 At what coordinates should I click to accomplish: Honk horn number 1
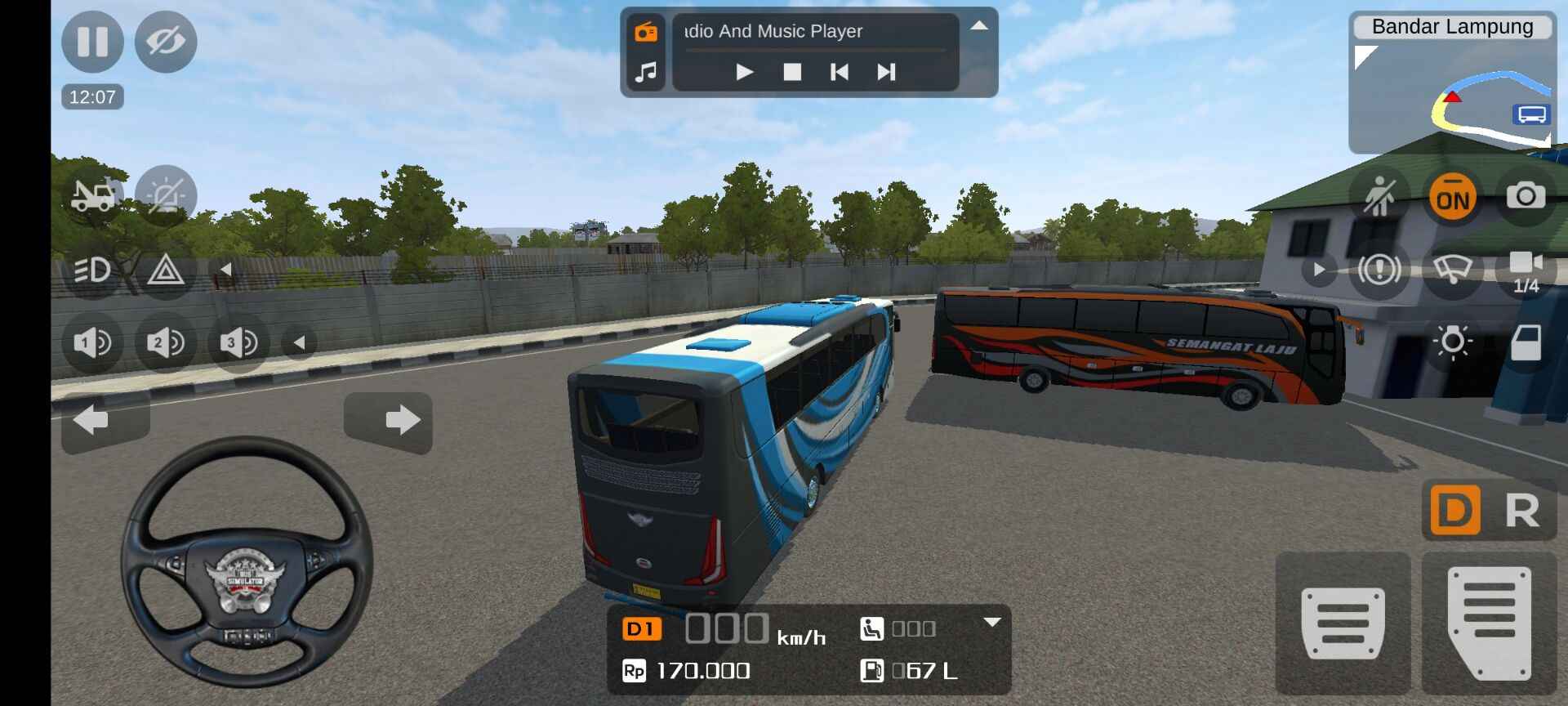pos(92,342)
